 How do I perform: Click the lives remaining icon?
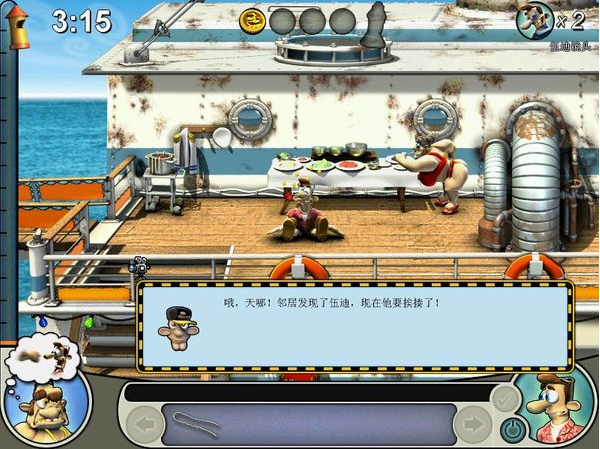(537, 18)
